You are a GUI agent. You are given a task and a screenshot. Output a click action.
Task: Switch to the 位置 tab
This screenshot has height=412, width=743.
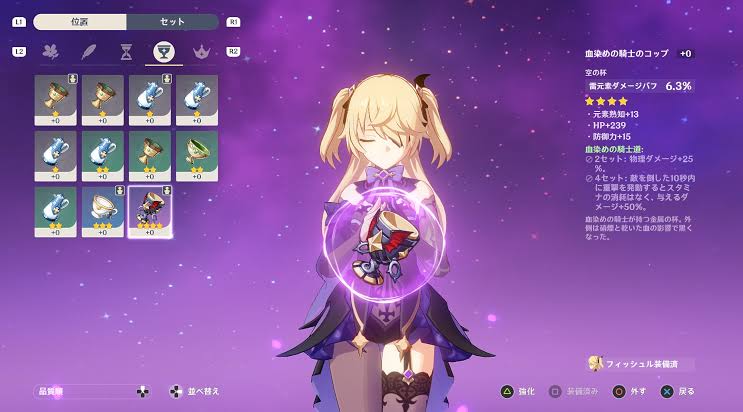coord(81,21)
